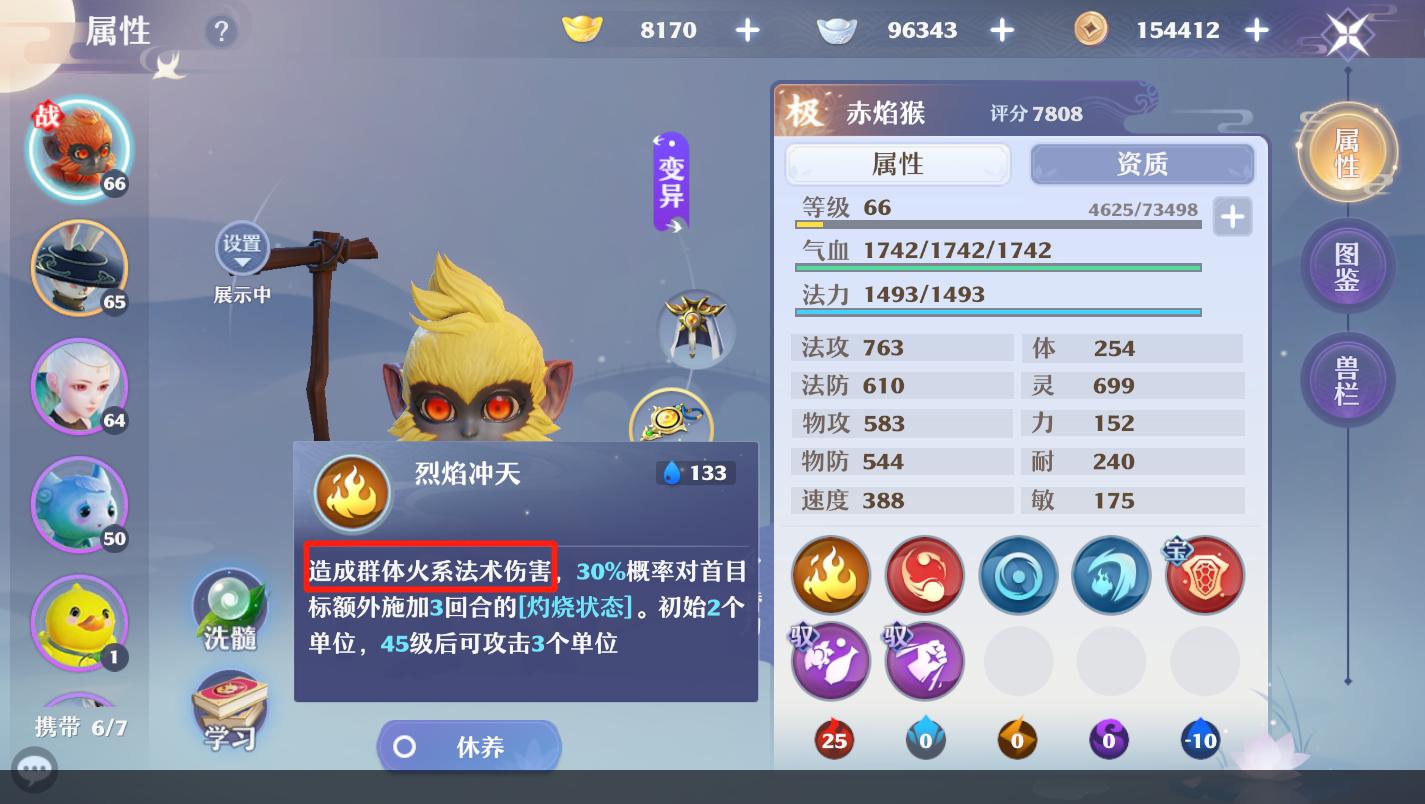Viewport: 1425px width, 804px height.
Task: Switch to the 资质 aptitude tab
Action: 1142,164
